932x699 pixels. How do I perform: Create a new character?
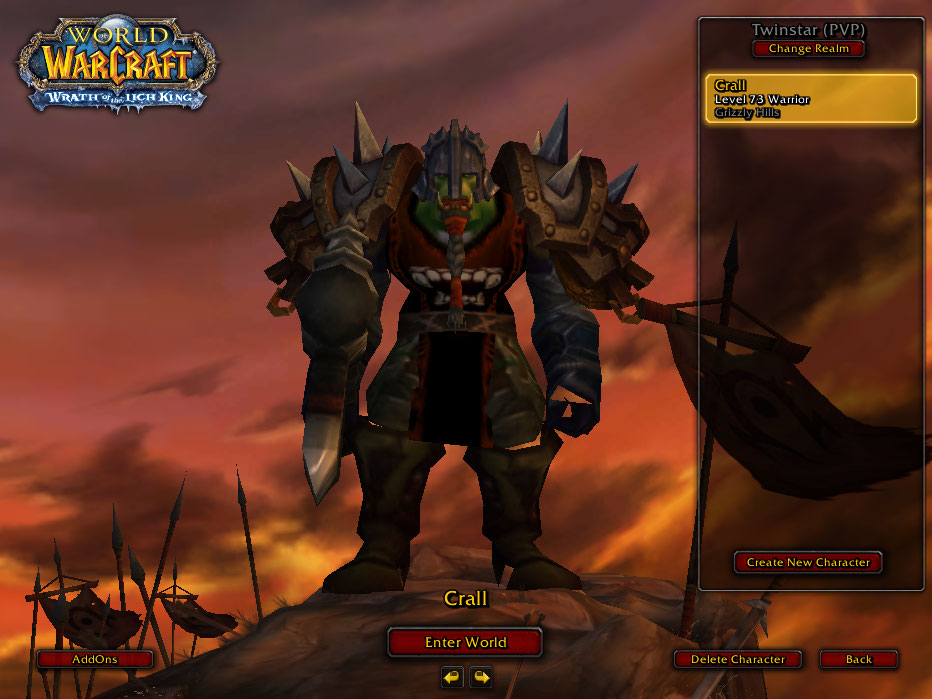click(x=808, y=562)
